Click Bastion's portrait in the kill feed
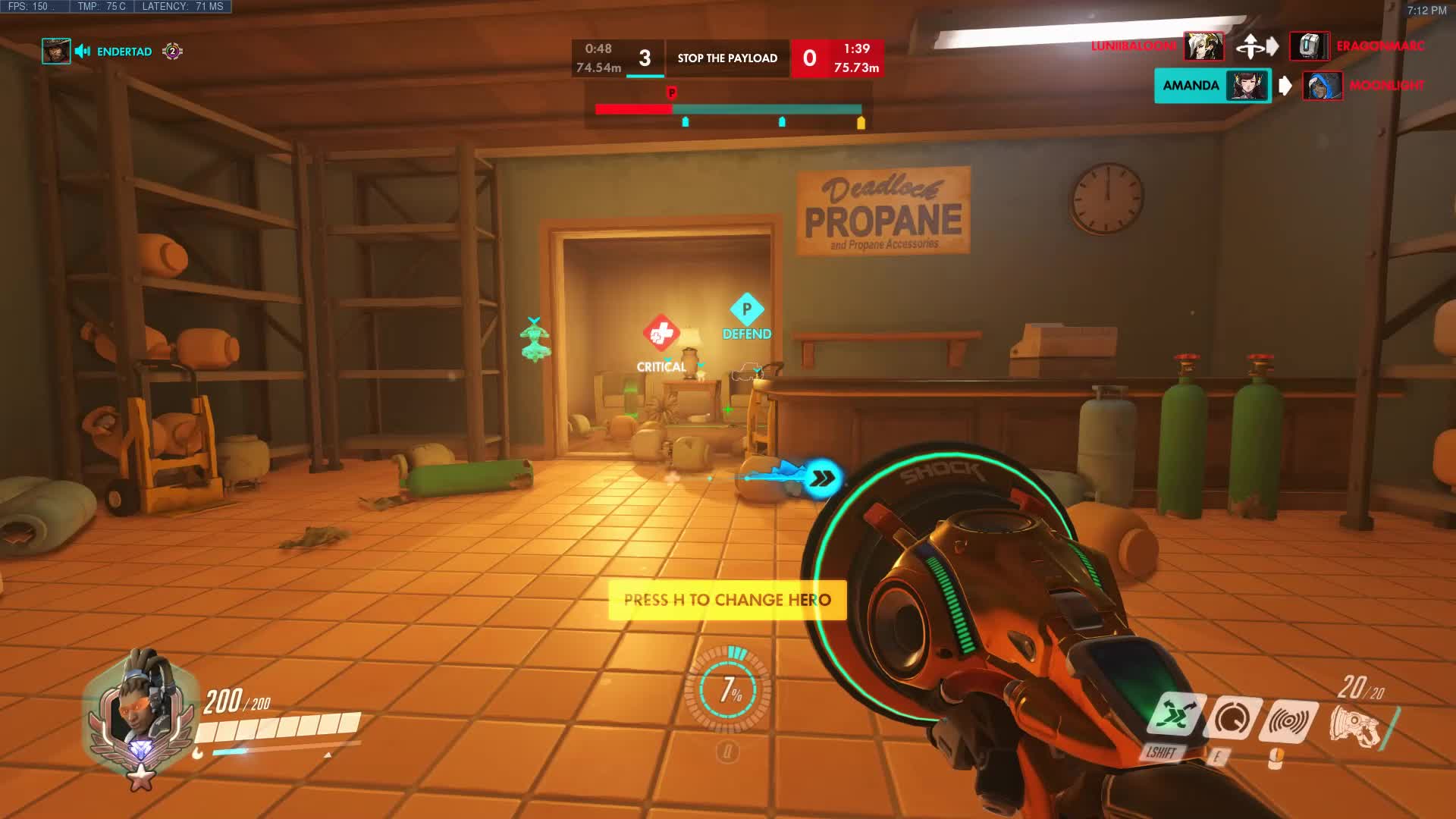 [x=1311, y=45]
